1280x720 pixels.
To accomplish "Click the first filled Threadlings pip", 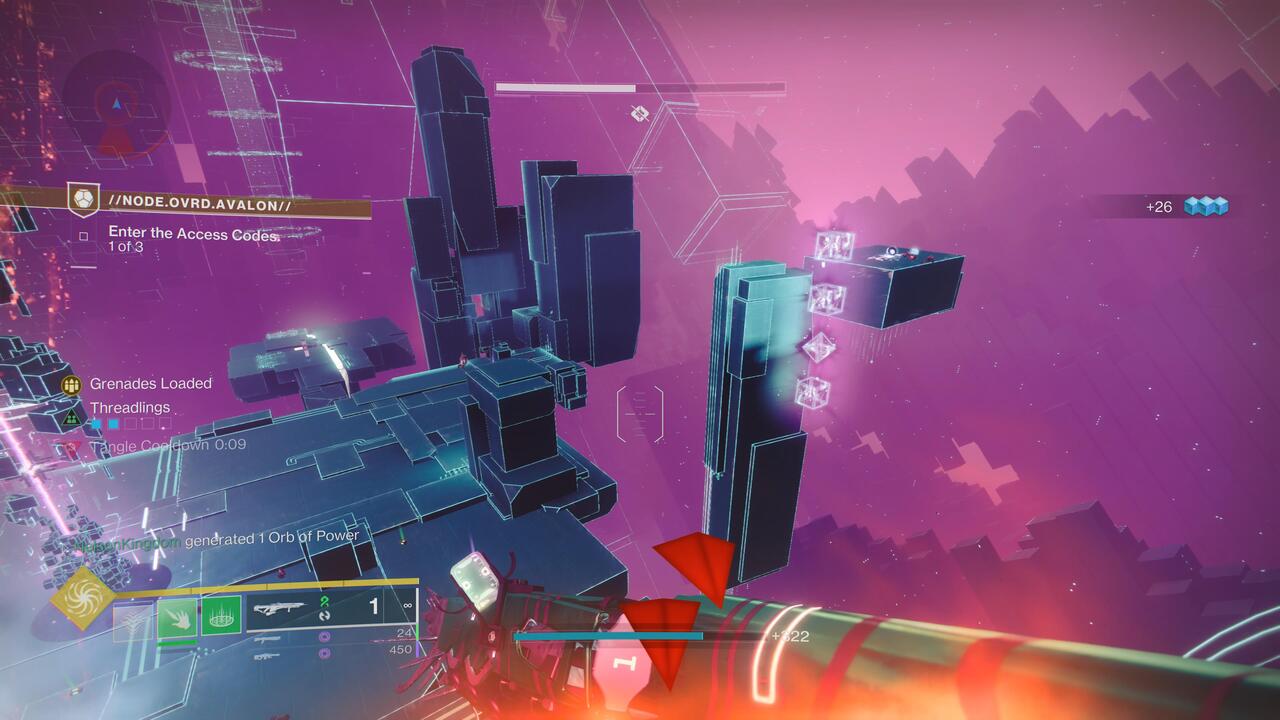I will [96, 424].
